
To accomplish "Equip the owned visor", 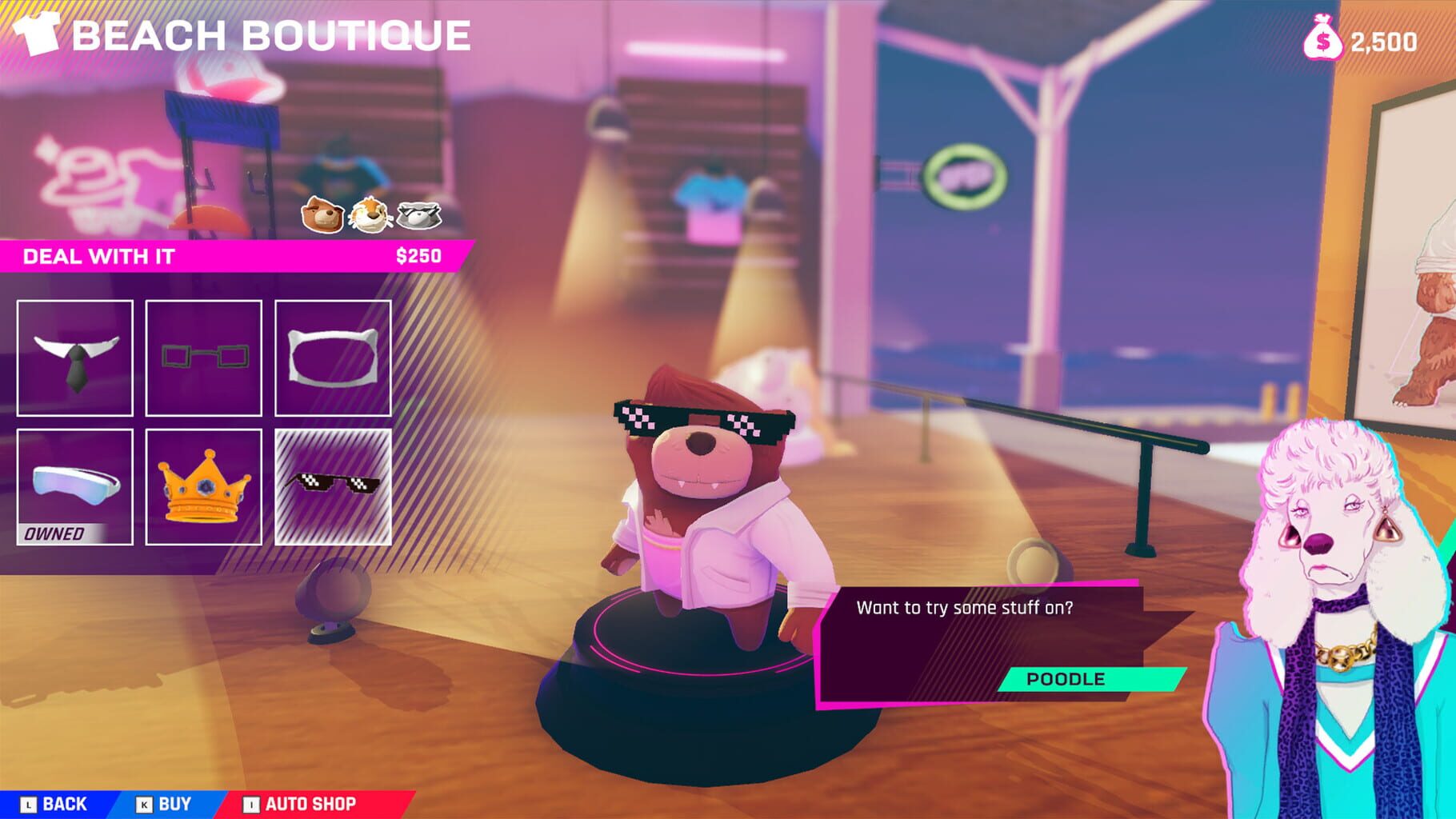I will click(74, 488).
